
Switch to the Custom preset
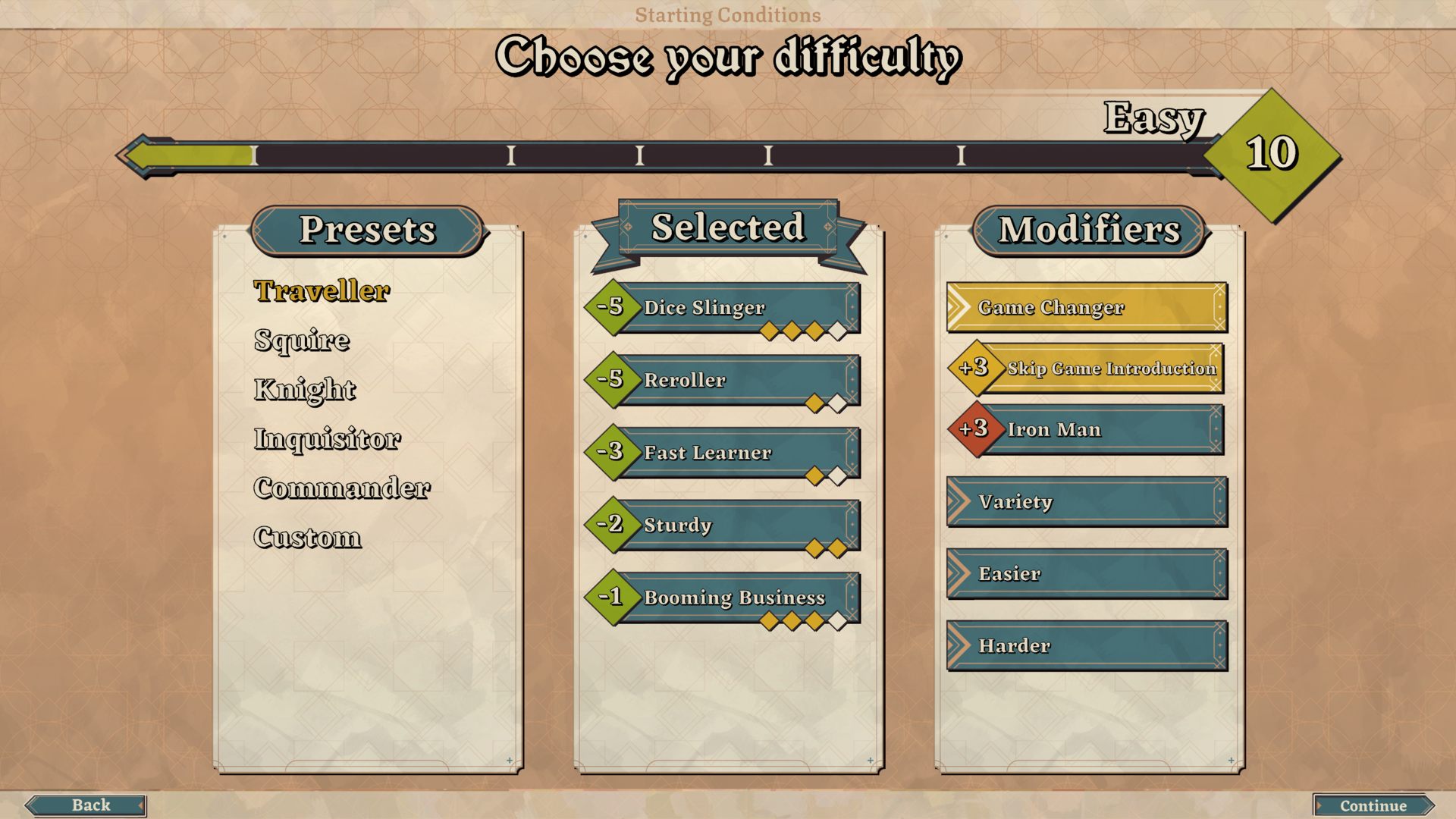[307, 538]
